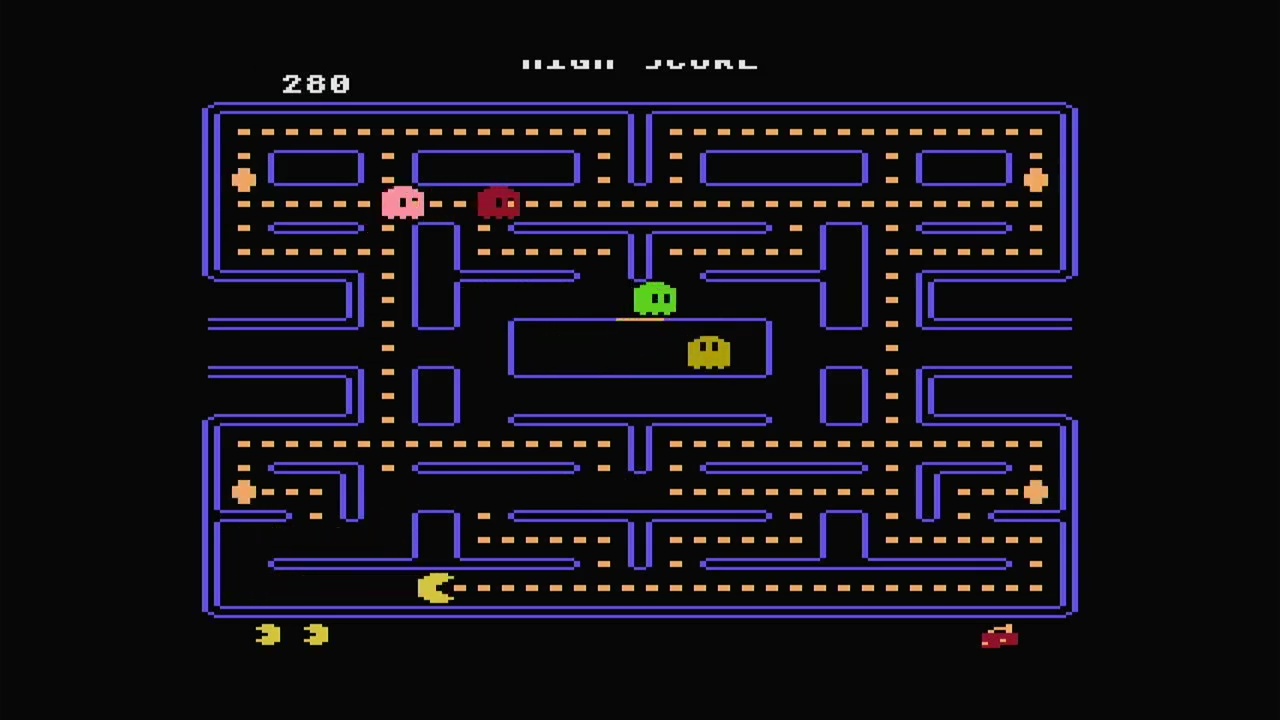Click the cherry icon at bottom right
Screen dimensions: 1280x720
[999, 637]
